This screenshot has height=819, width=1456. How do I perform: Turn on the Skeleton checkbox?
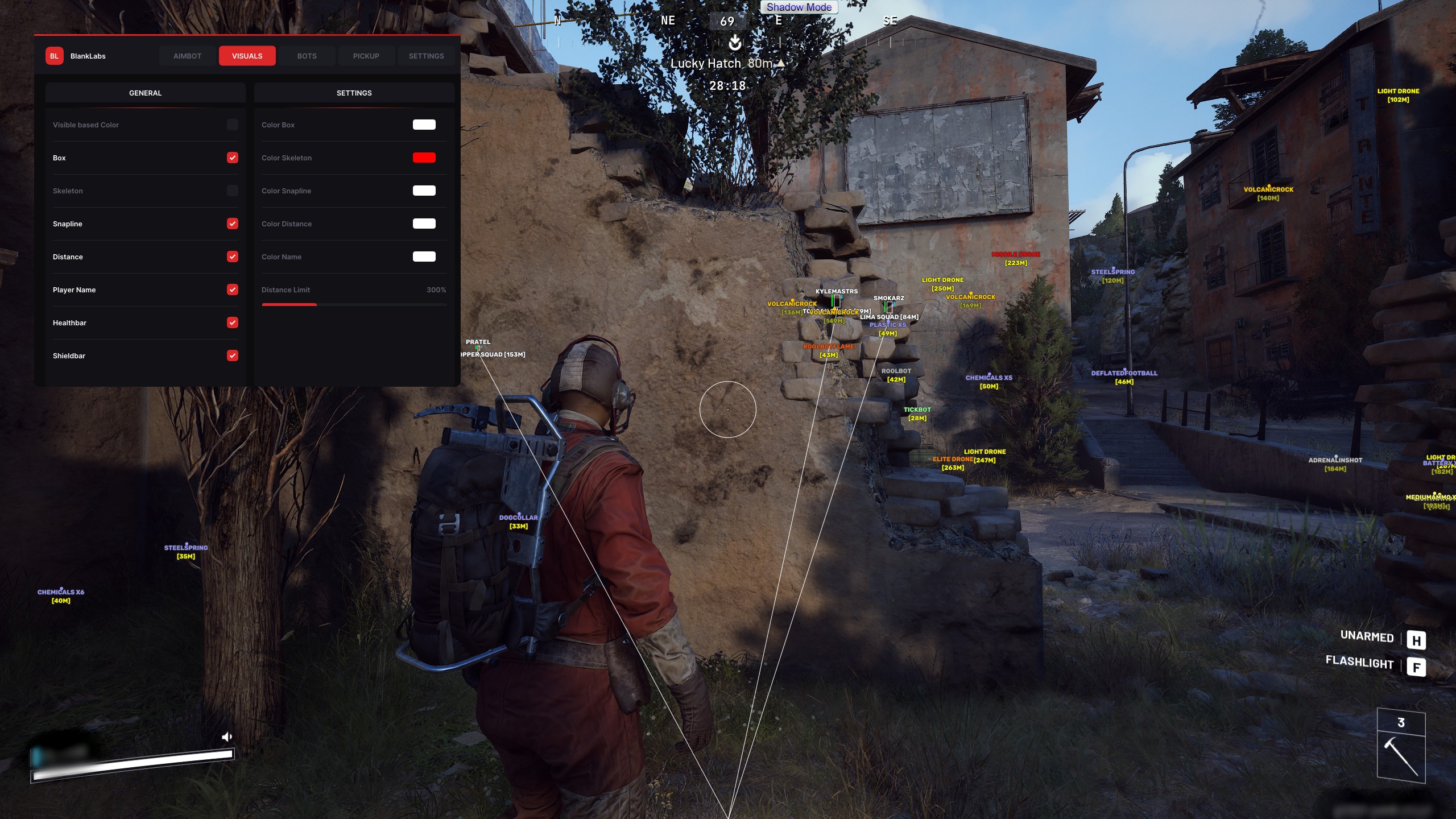pyautogui.click(x=232, y=191)
